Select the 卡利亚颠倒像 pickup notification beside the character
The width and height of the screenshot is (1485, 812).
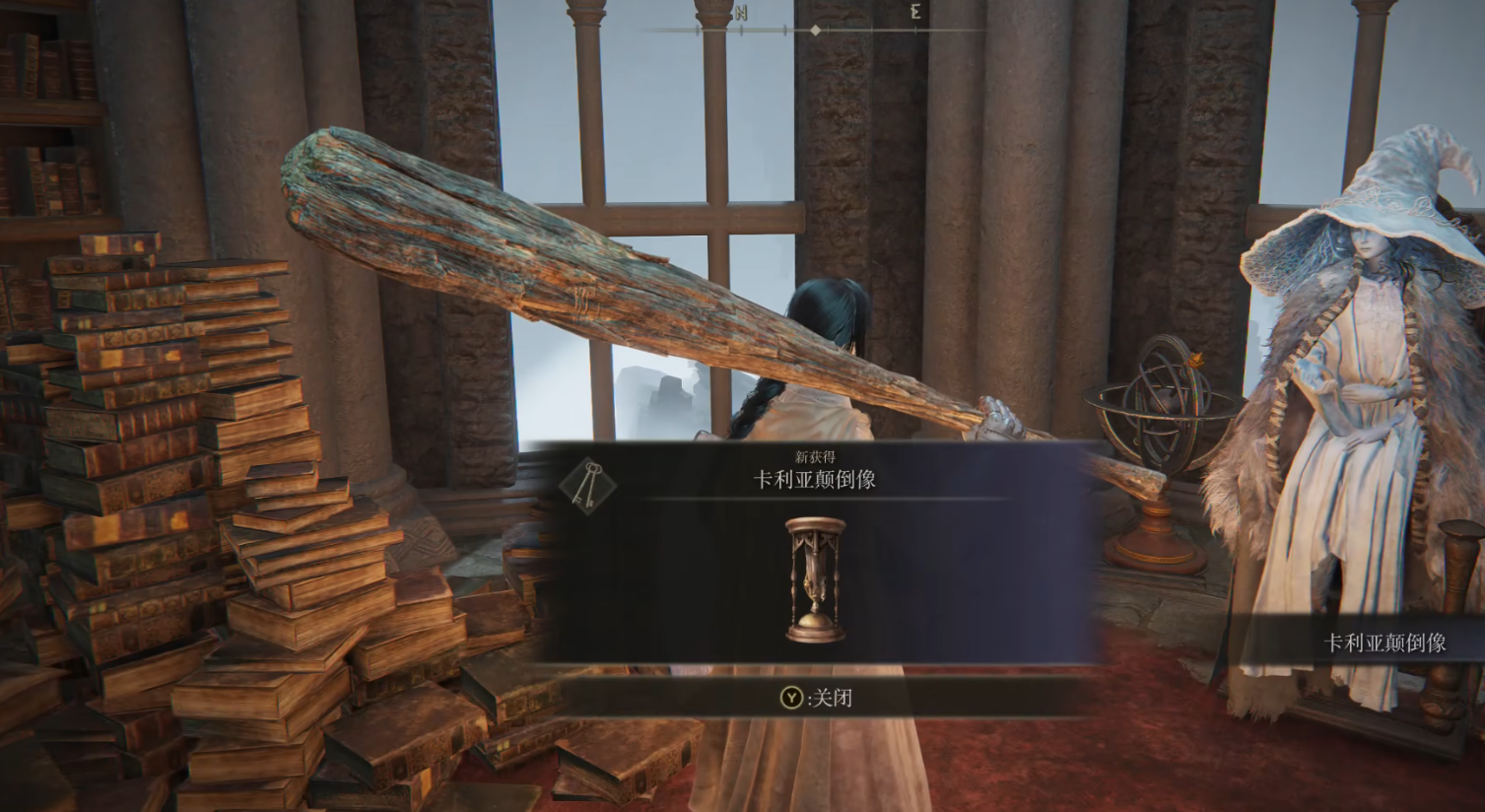click(1384, 643)
